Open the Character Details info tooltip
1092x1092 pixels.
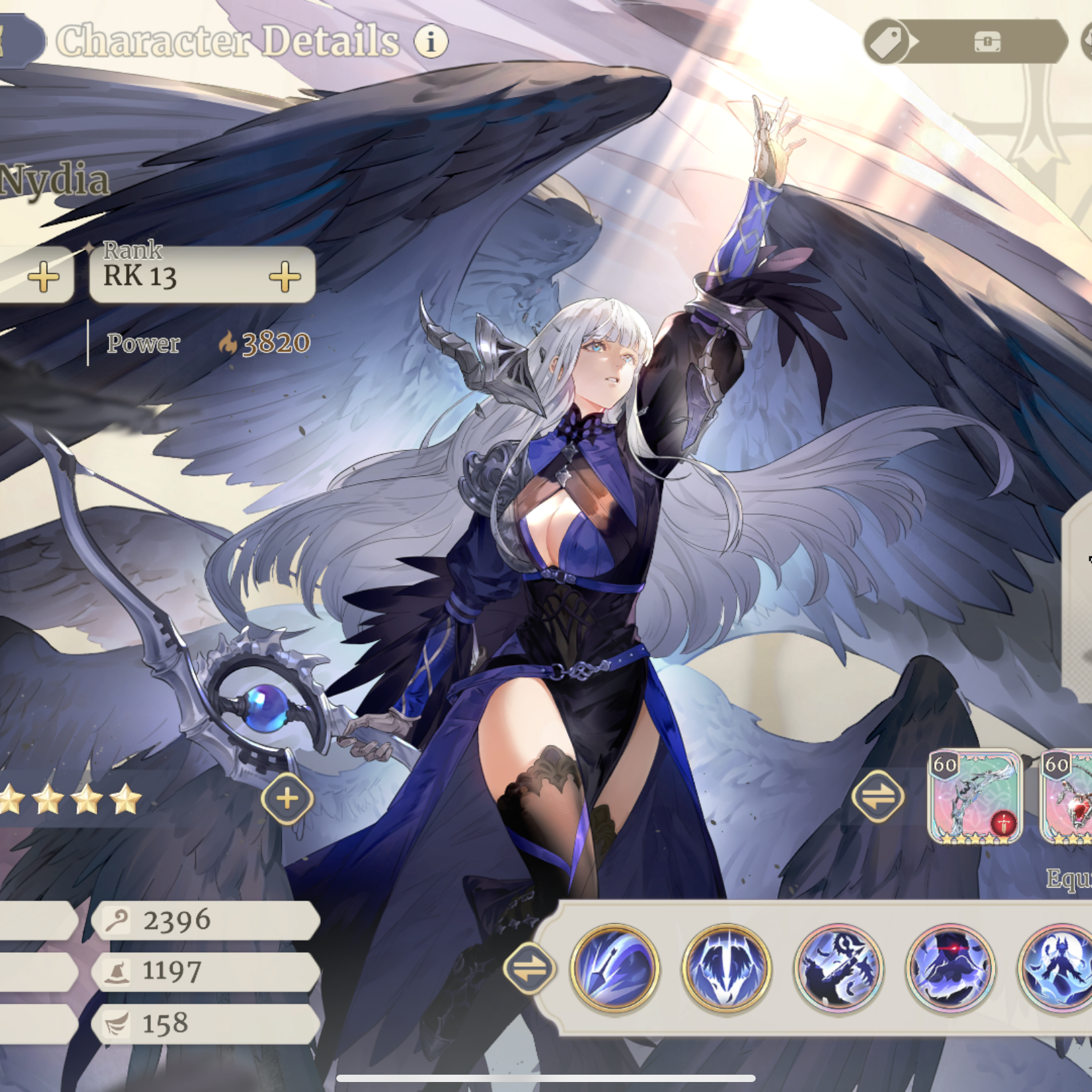(x=431, y=41)
